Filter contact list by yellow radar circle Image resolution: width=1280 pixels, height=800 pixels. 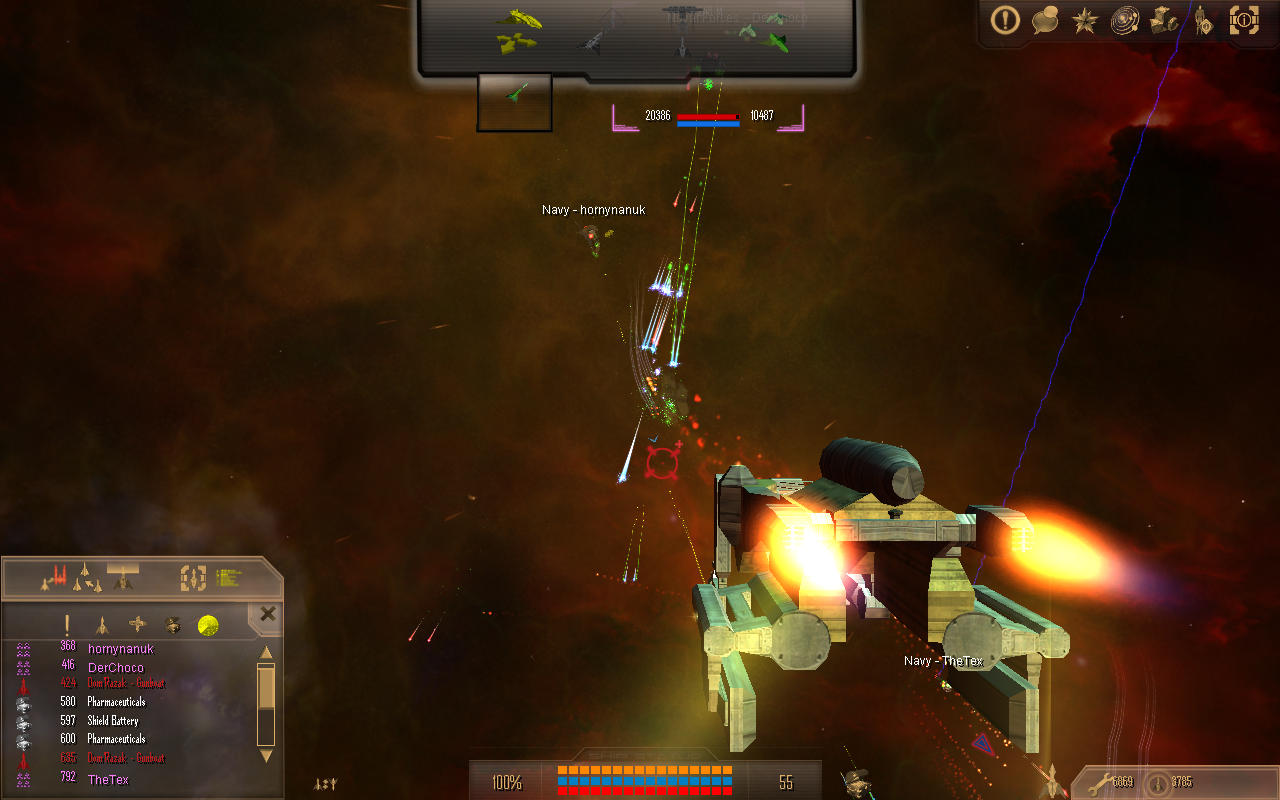click(208, 626)
